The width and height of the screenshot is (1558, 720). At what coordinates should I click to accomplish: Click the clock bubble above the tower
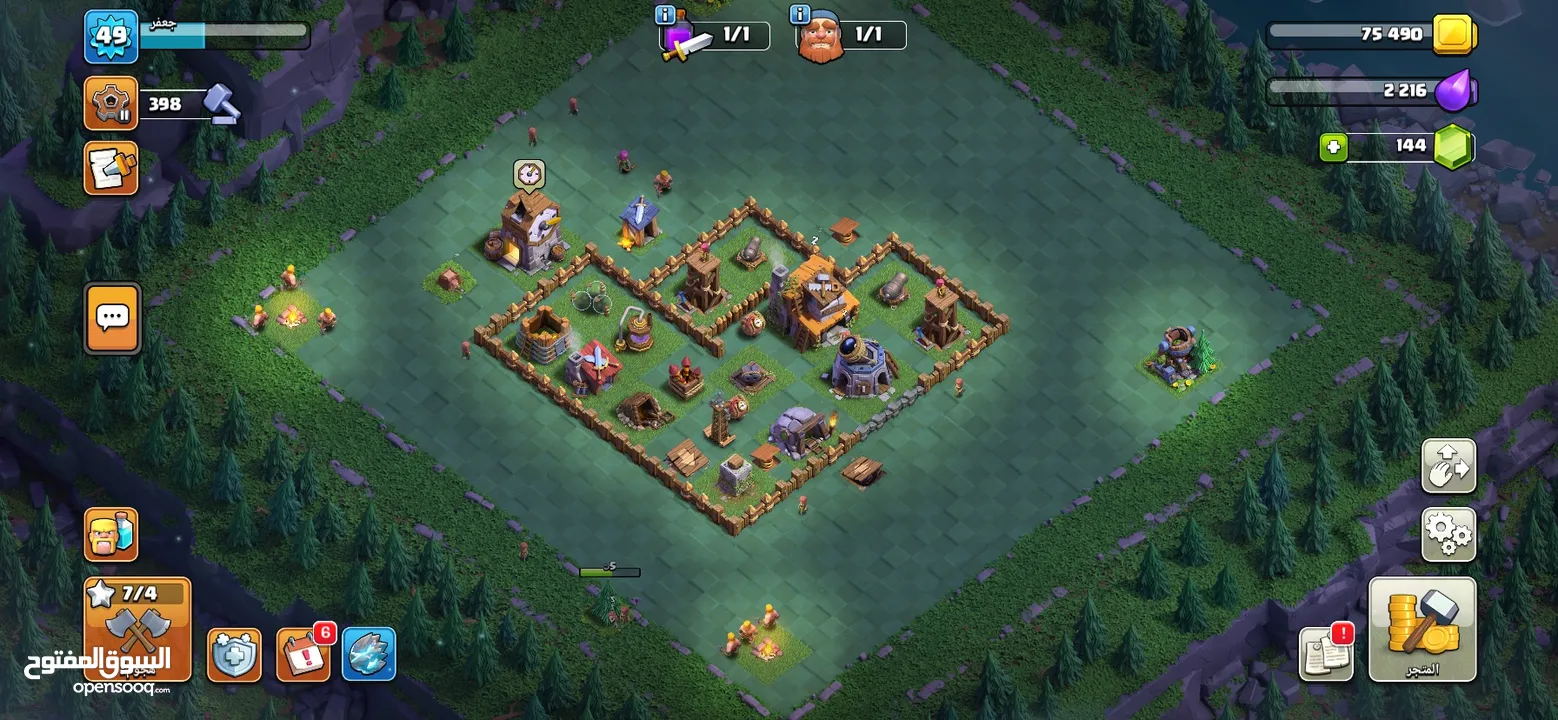[x=529, y=174]
